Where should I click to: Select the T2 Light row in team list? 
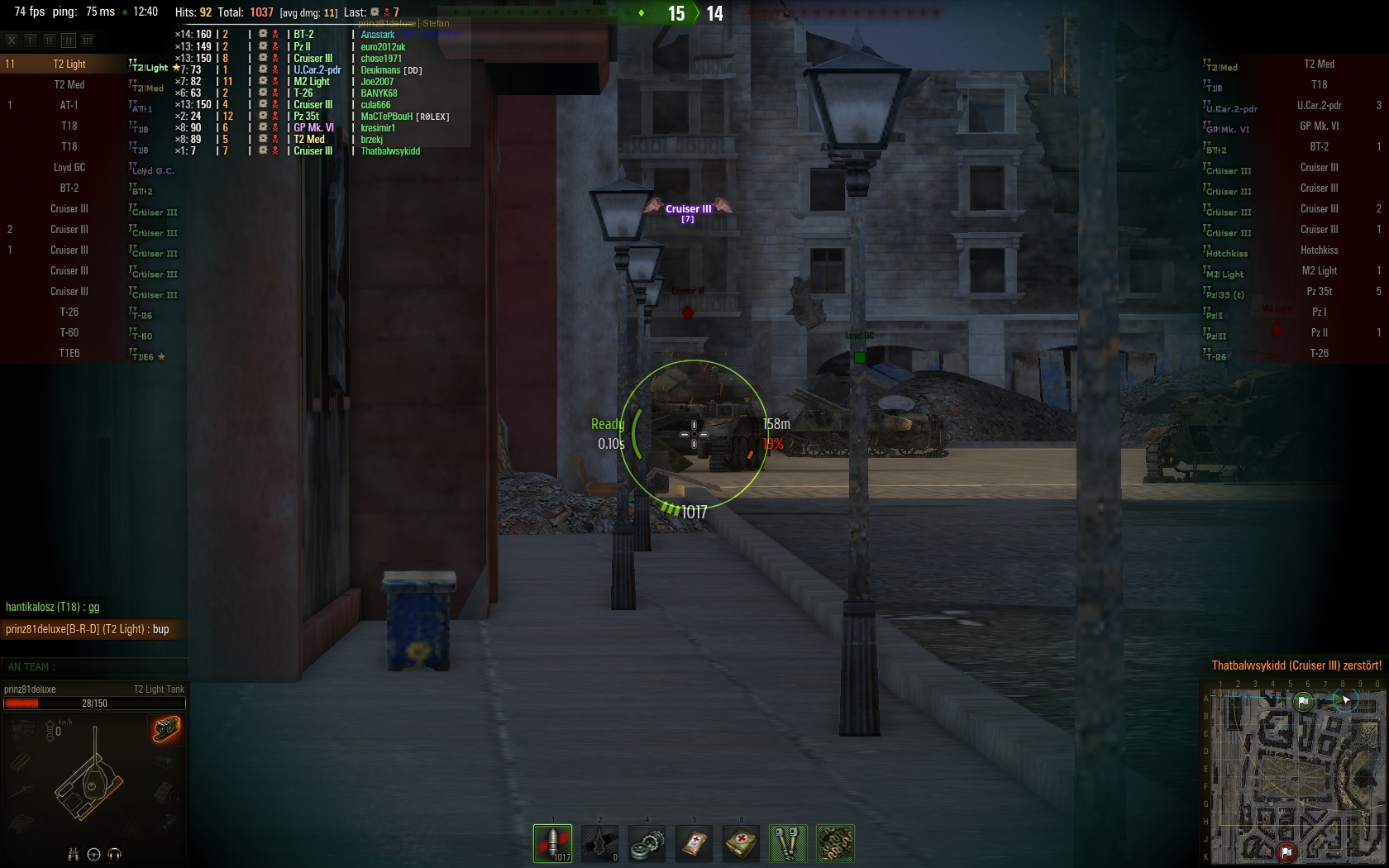69,64
